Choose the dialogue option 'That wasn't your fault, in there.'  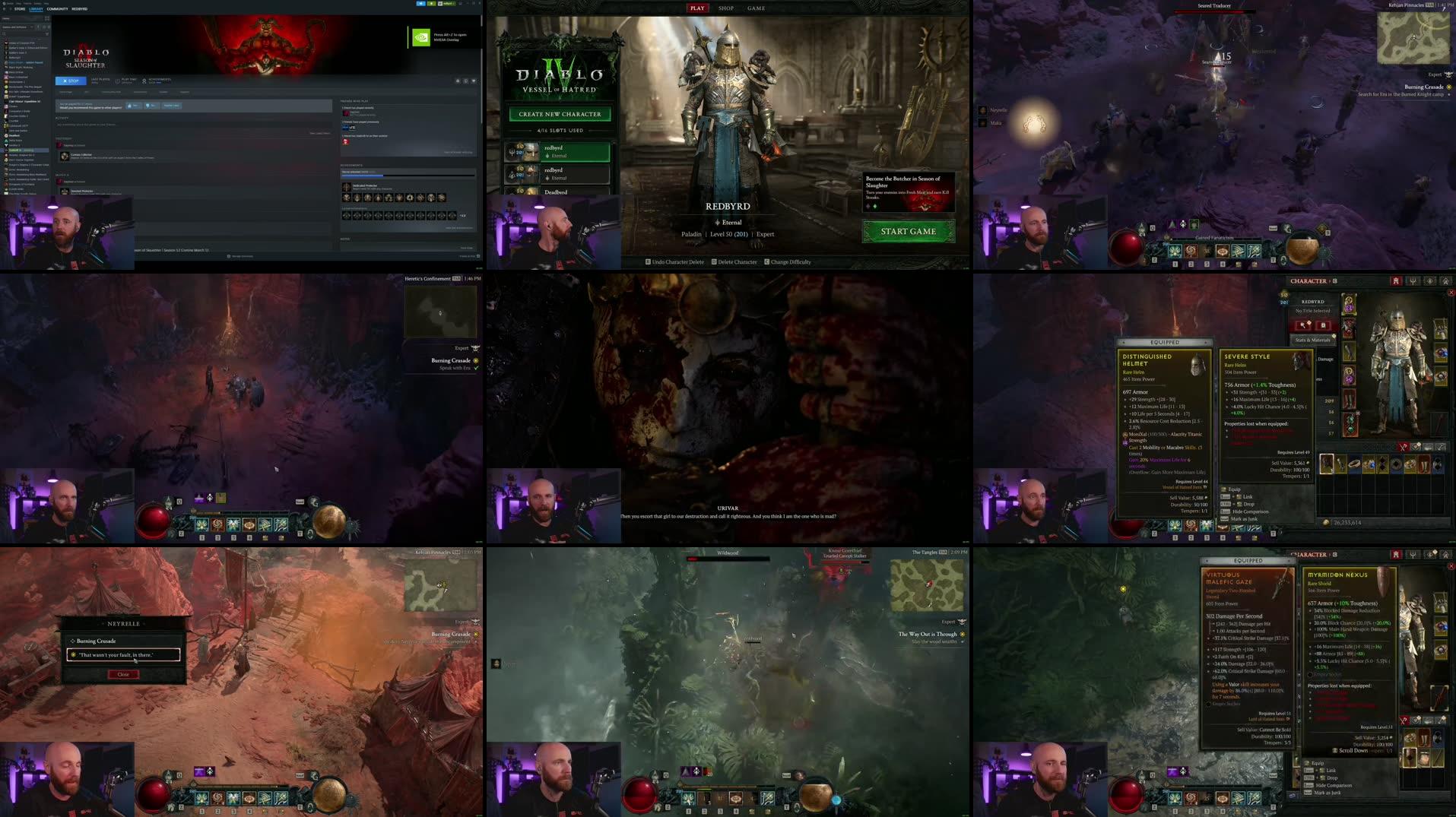(x=123, y=654)
